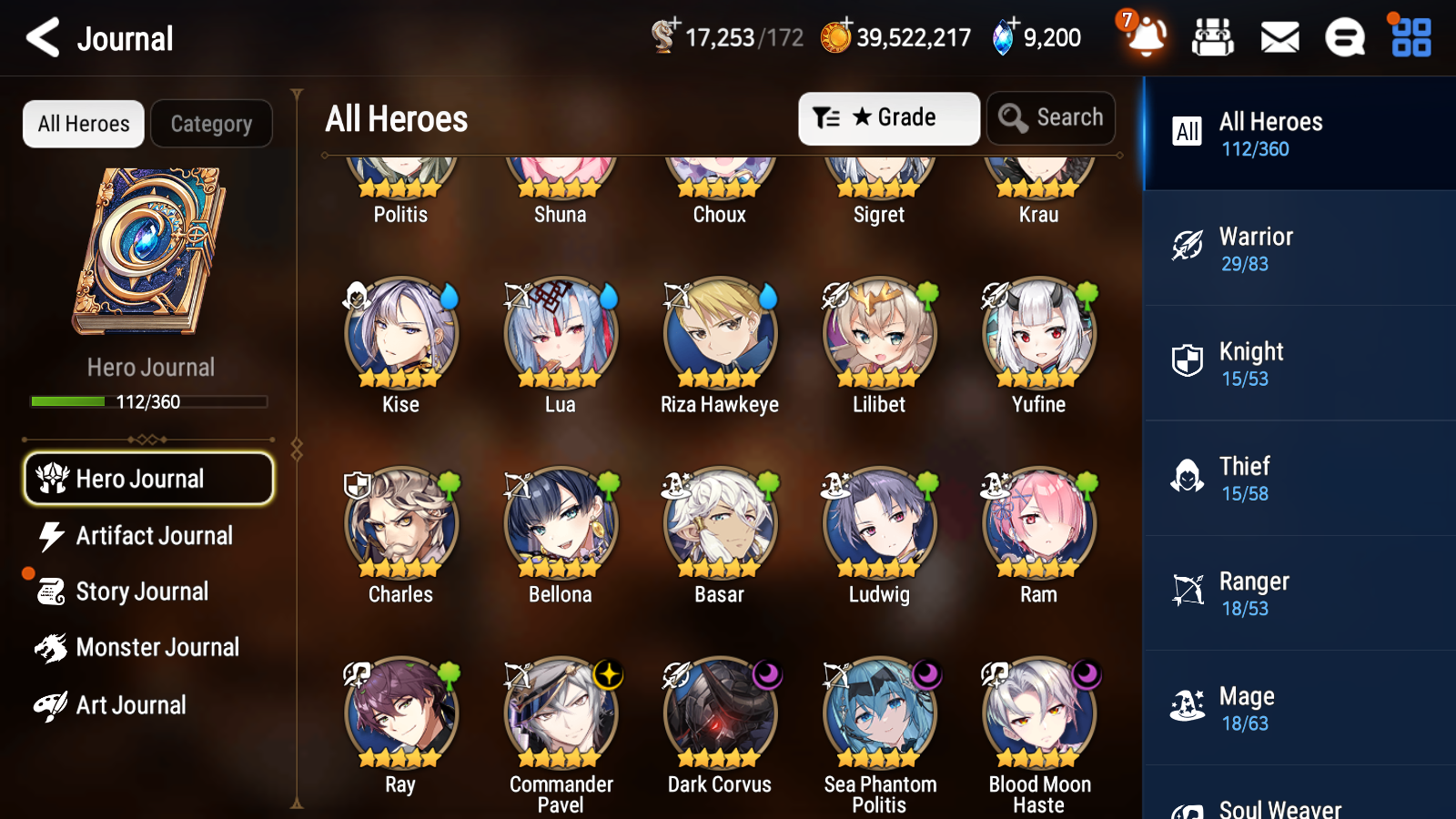Open the Search function
1456x819 pixels.
click(x=1051, y=118)
